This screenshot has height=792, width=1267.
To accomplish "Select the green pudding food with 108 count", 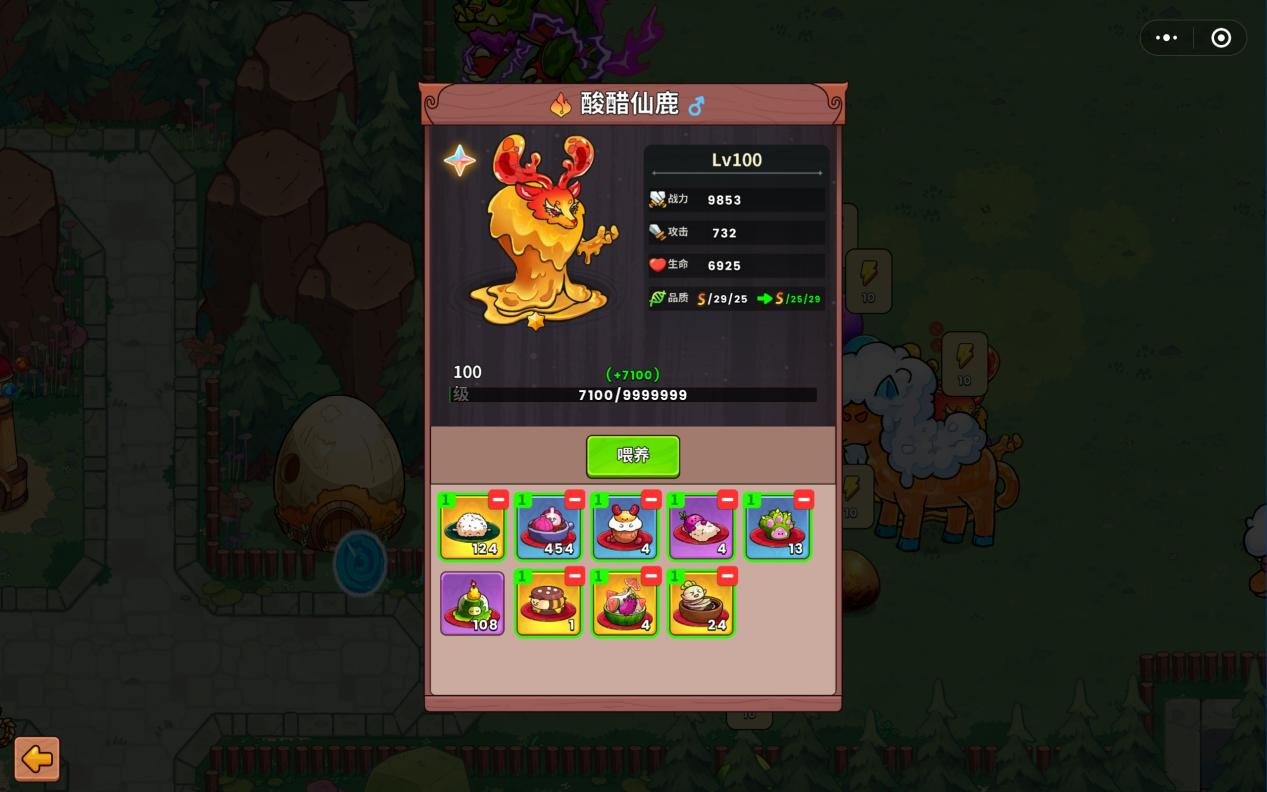I will click(x=472, y=604).
